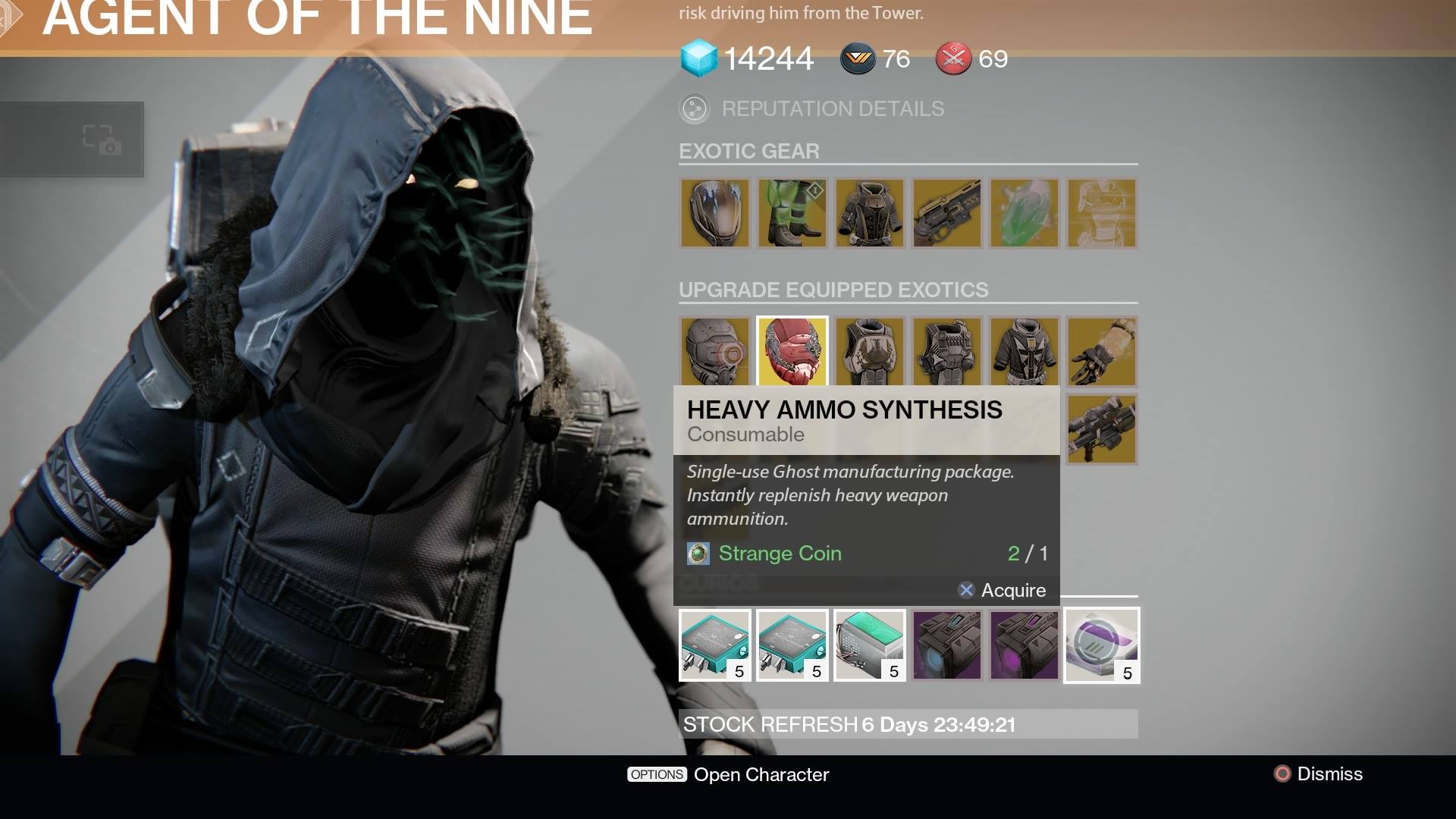Select the highlighted purple consumable with count 5
1456x819 pixels.
click(x=1101, y=645)
